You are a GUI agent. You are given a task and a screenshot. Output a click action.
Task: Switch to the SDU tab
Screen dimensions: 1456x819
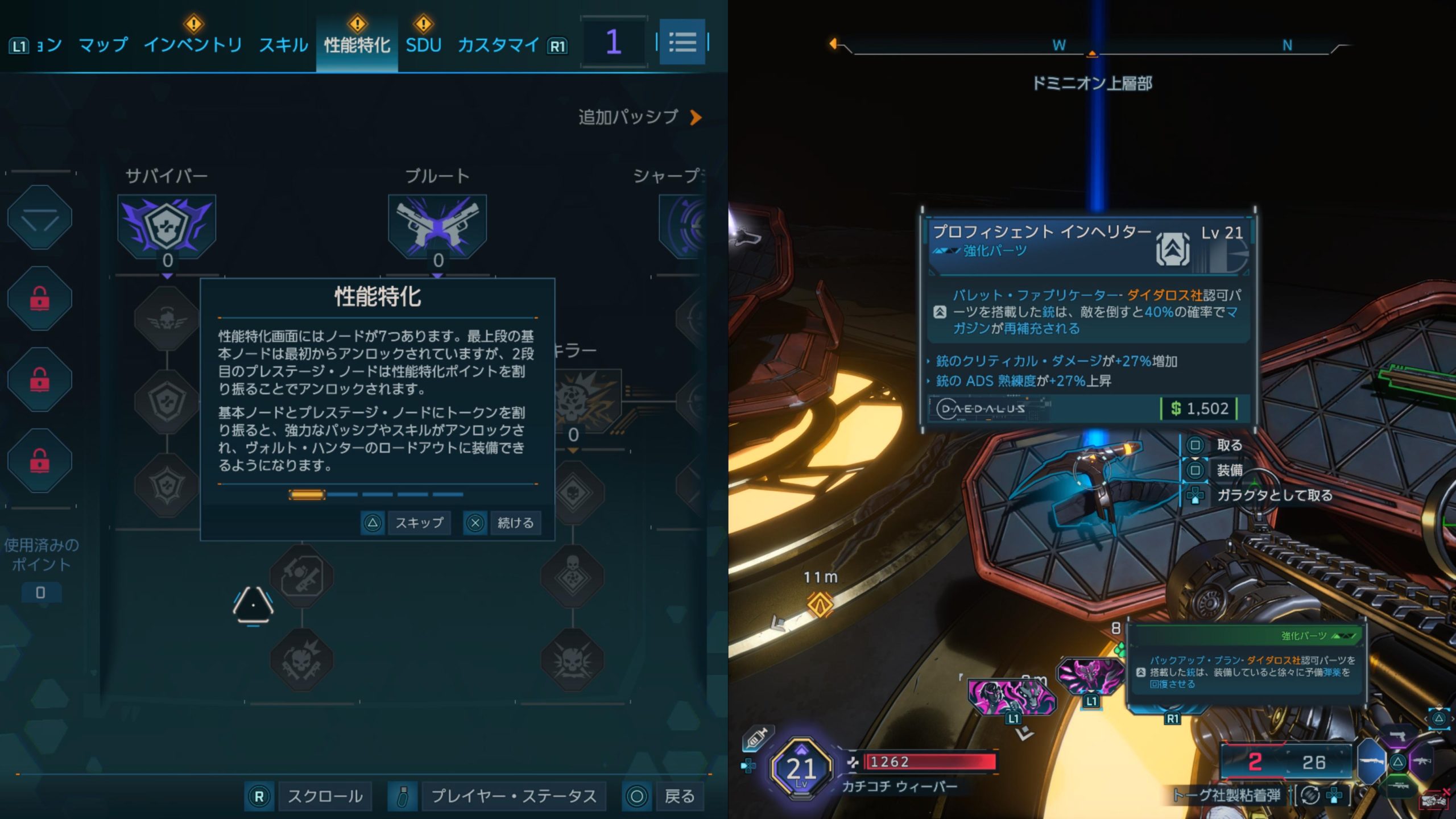423,45
